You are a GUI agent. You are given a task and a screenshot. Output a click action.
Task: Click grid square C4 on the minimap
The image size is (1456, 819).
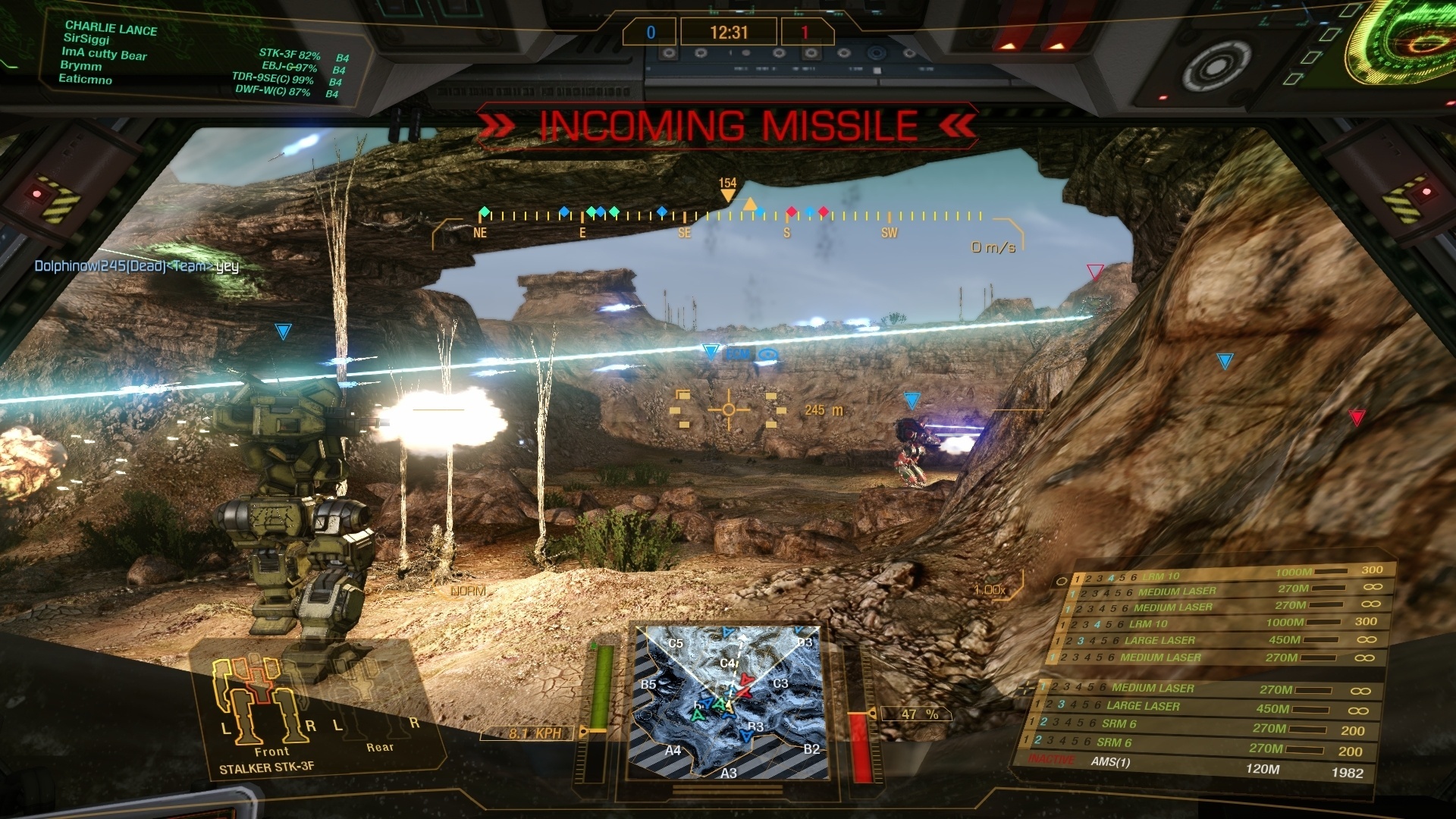727,662
